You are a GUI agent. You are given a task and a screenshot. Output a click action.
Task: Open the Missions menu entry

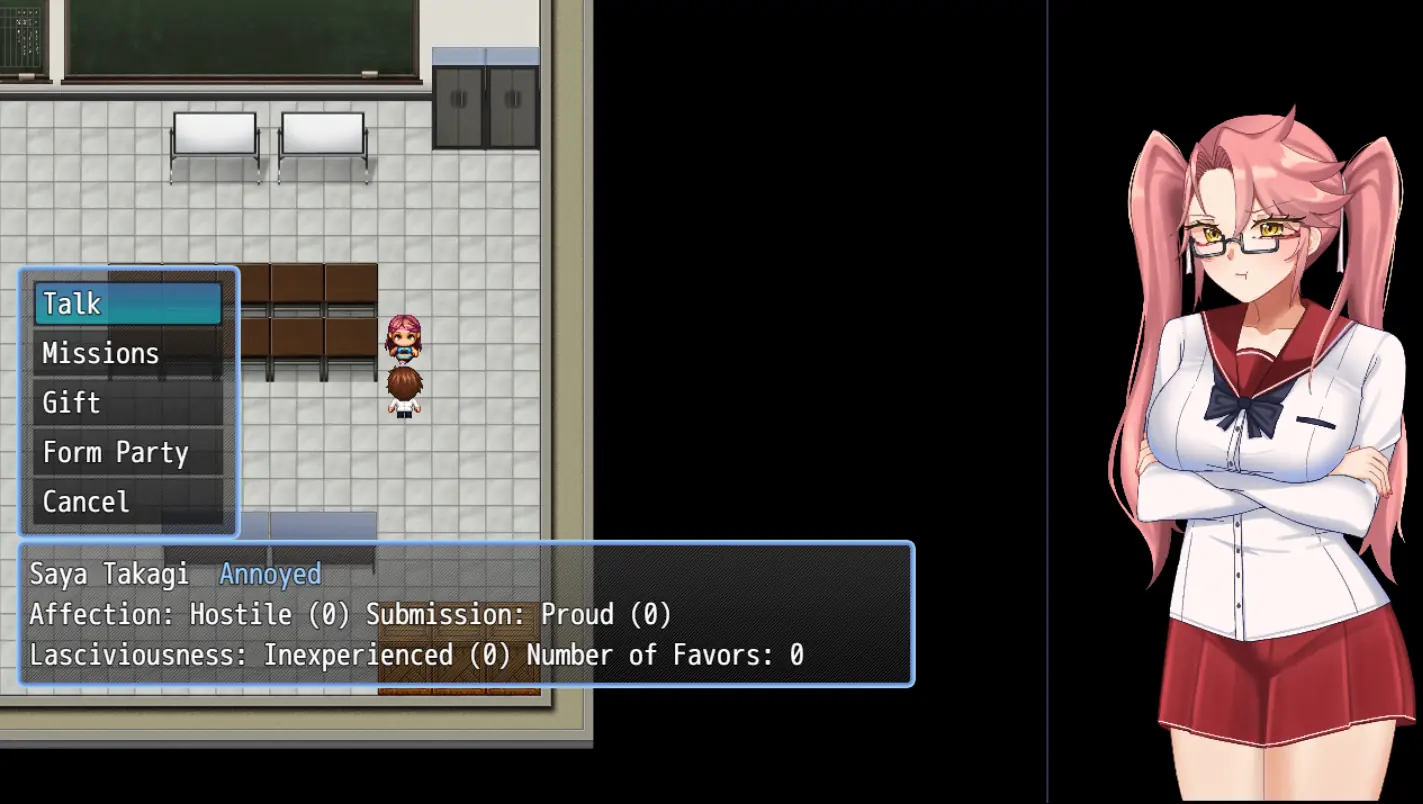click(128, 354)
